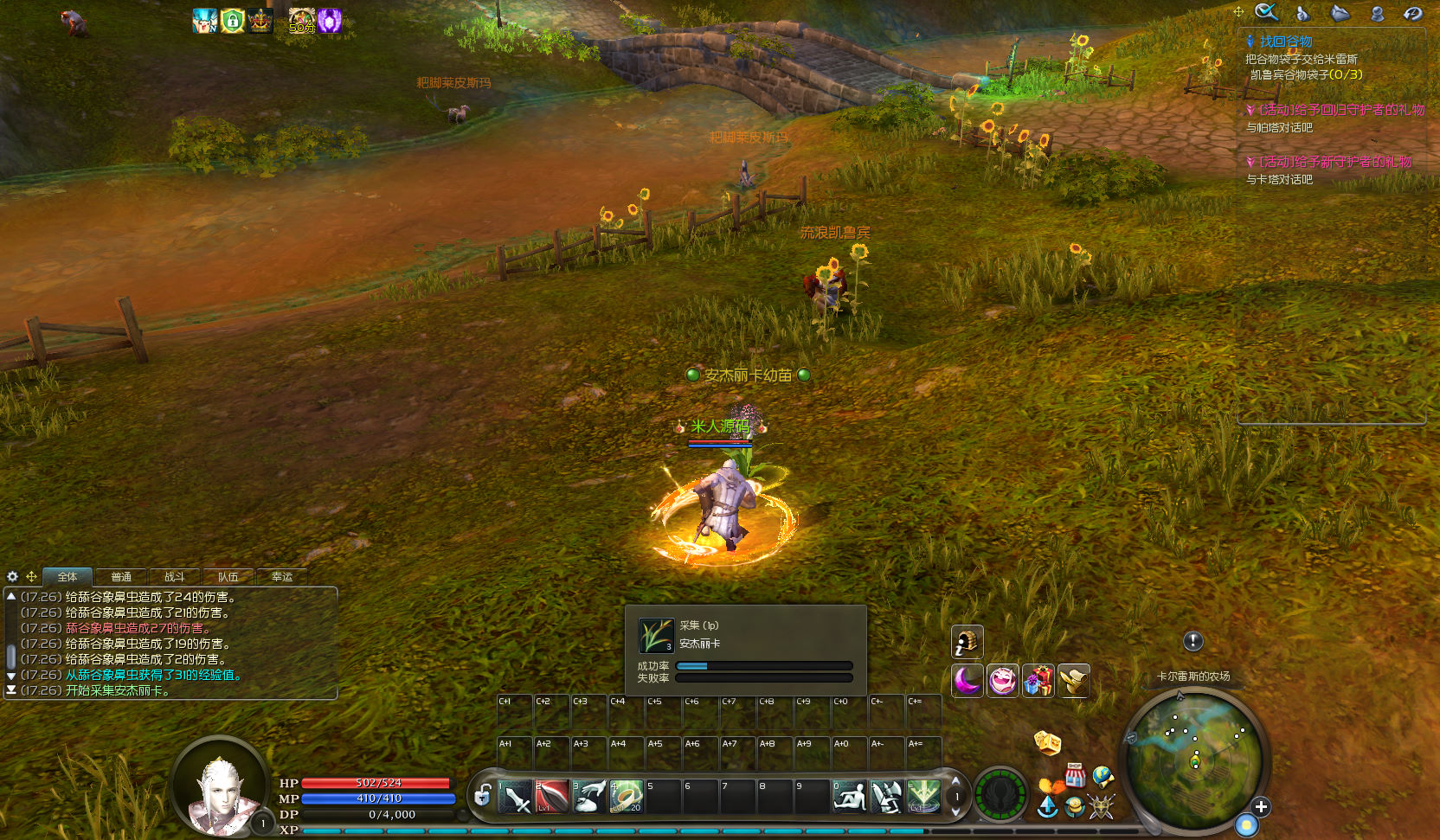
Task: Select the 找回谷物 quest in tracker
Action: point(1285,42)
